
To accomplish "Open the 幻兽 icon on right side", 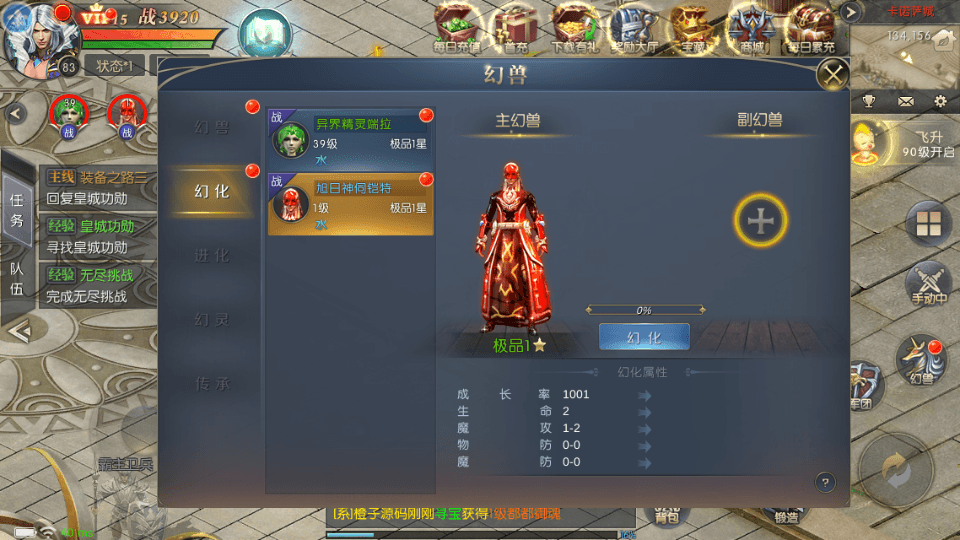I will point(921,360).
